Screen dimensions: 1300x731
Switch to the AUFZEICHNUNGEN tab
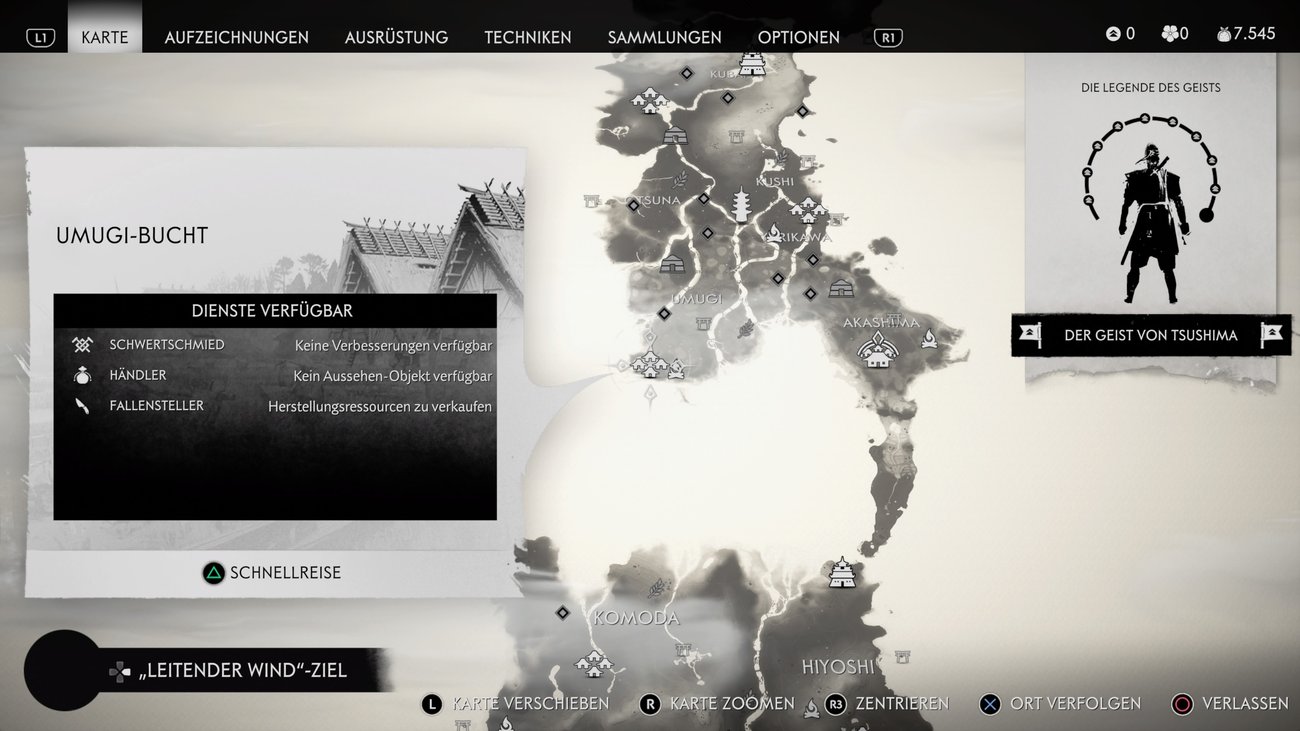pyautogui.click(x=236, y=37)
